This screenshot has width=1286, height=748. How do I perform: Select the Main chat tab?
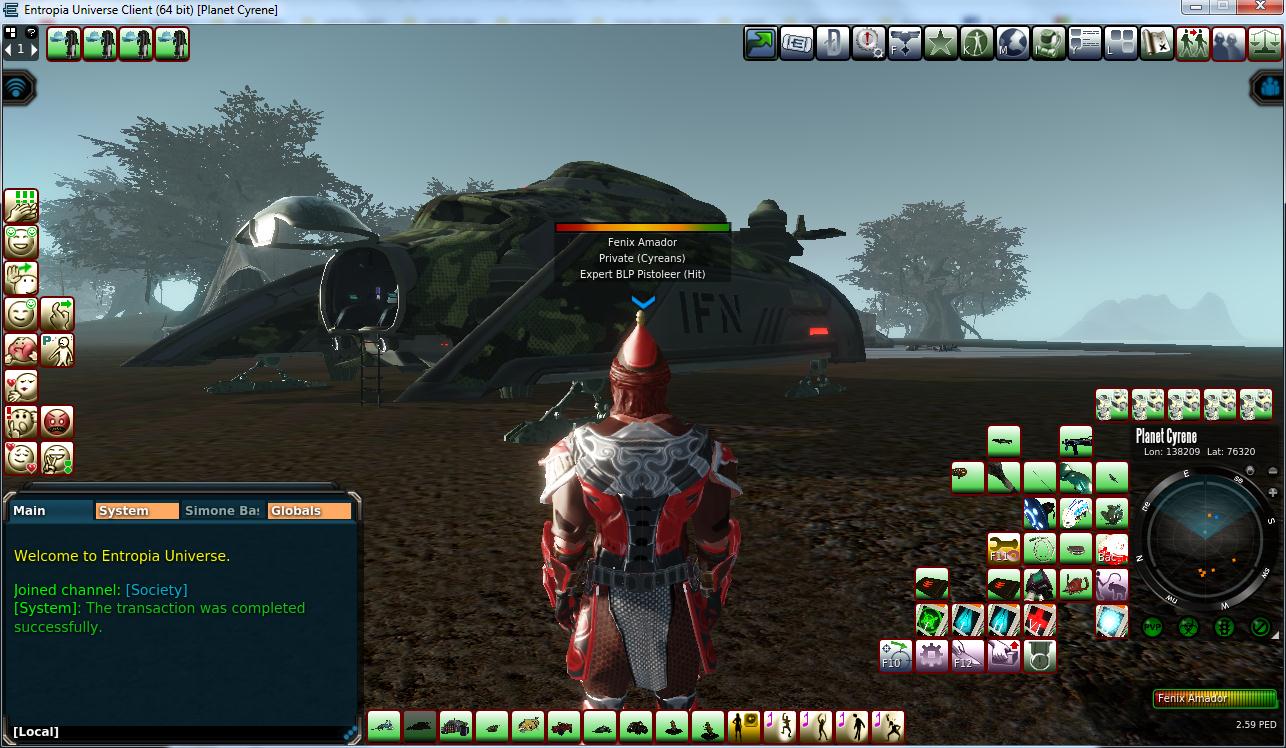(50, 511)
